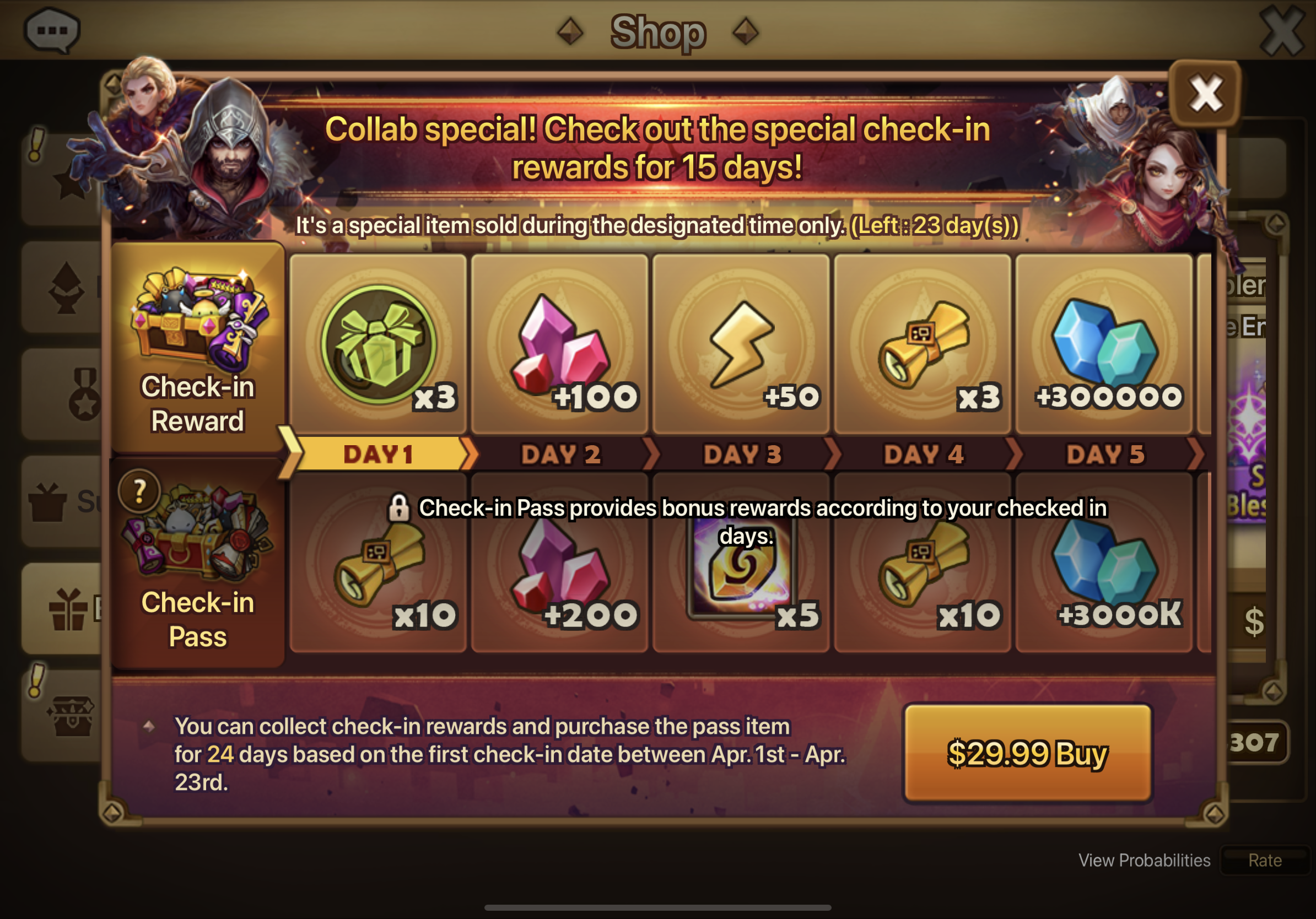Image resolution: width=1316 pixels, height=919 pixels.
Task: Open View Probabilities link
Action: click(1144, 860)
